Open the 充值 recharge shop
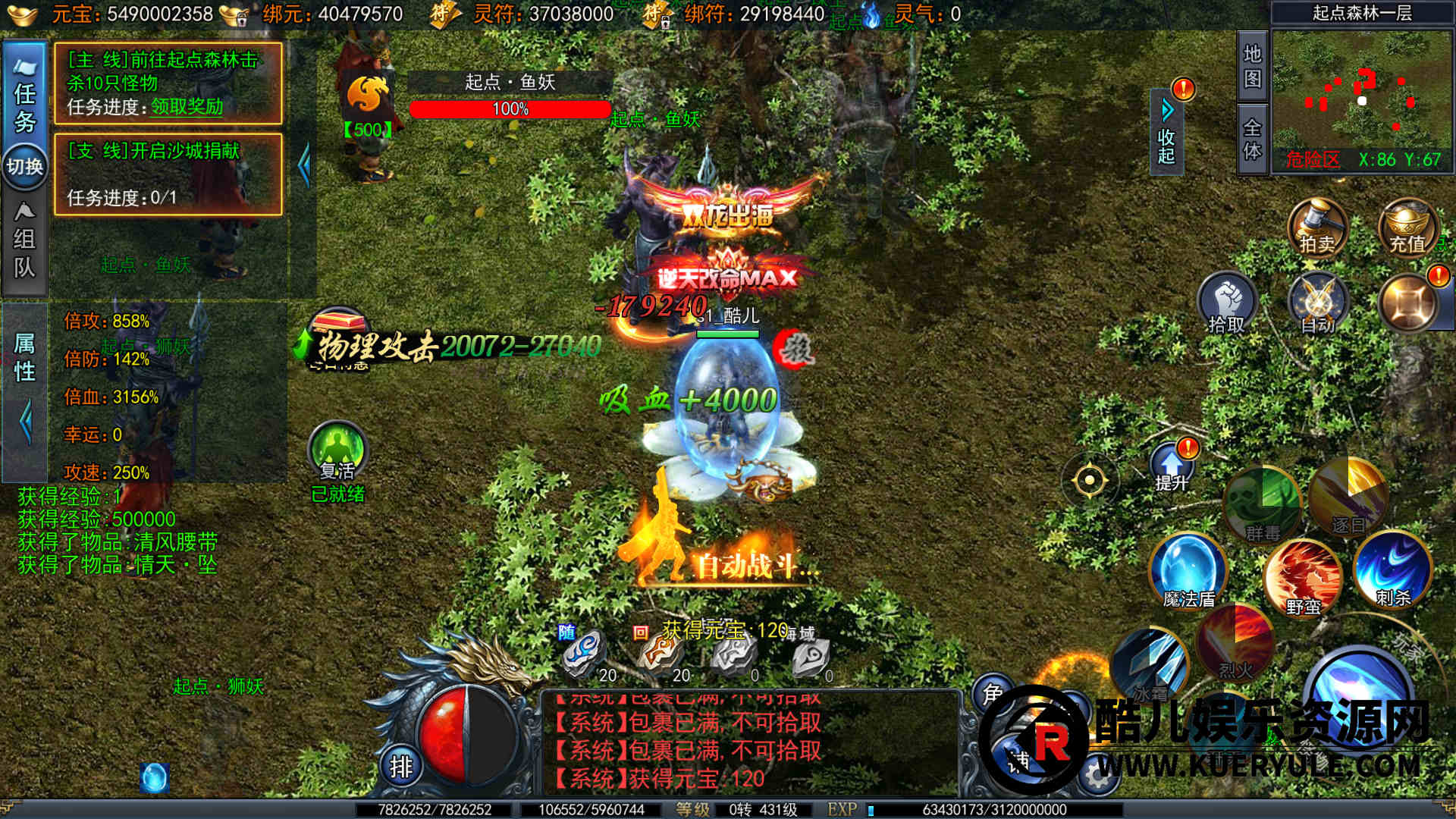The image size is (1456, 819). coord(1407,227)
